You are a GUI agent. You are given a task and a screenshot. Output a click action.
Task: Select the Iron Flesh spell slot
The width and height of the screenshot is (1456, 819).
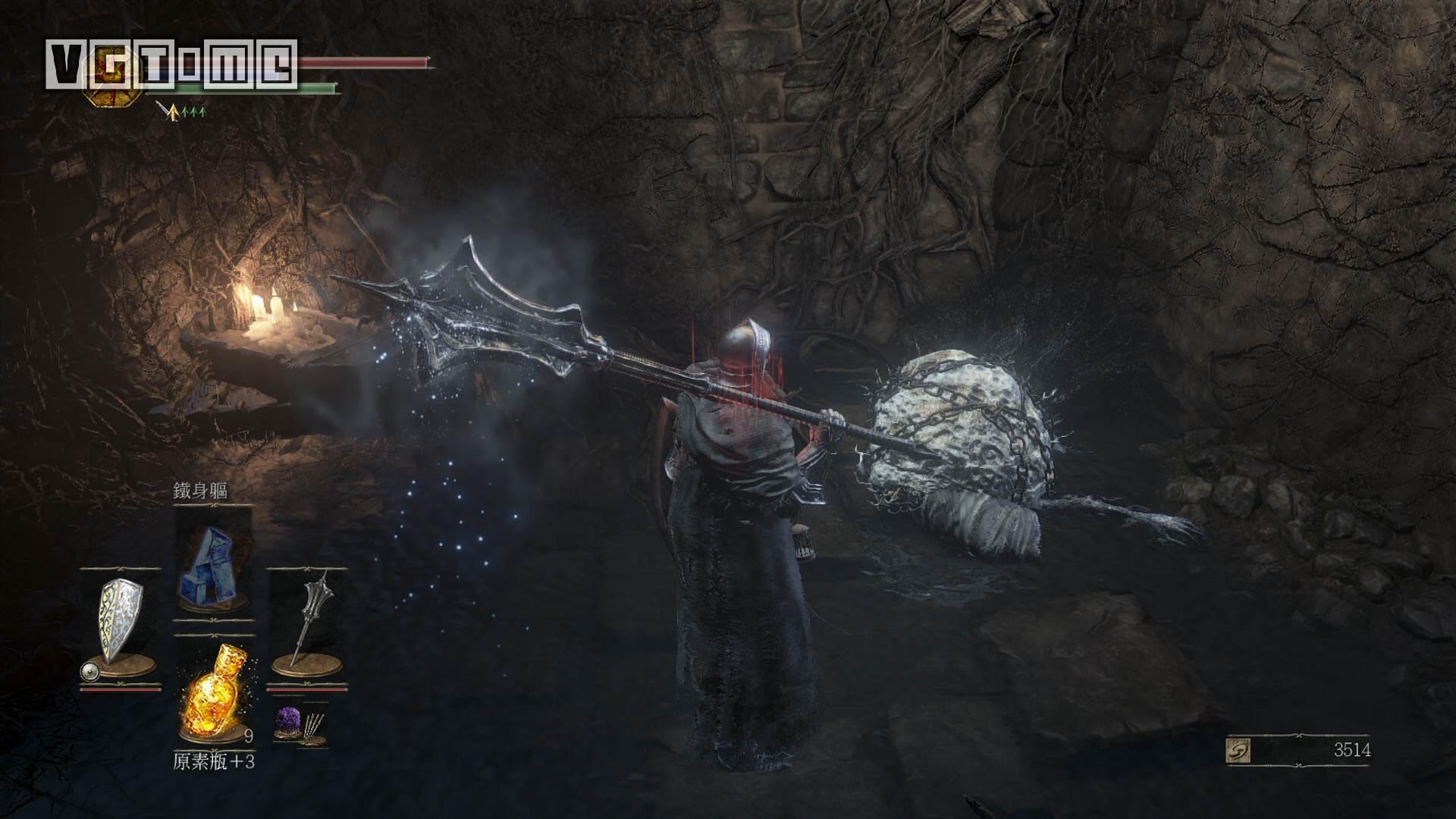click(x=213, y=563)
